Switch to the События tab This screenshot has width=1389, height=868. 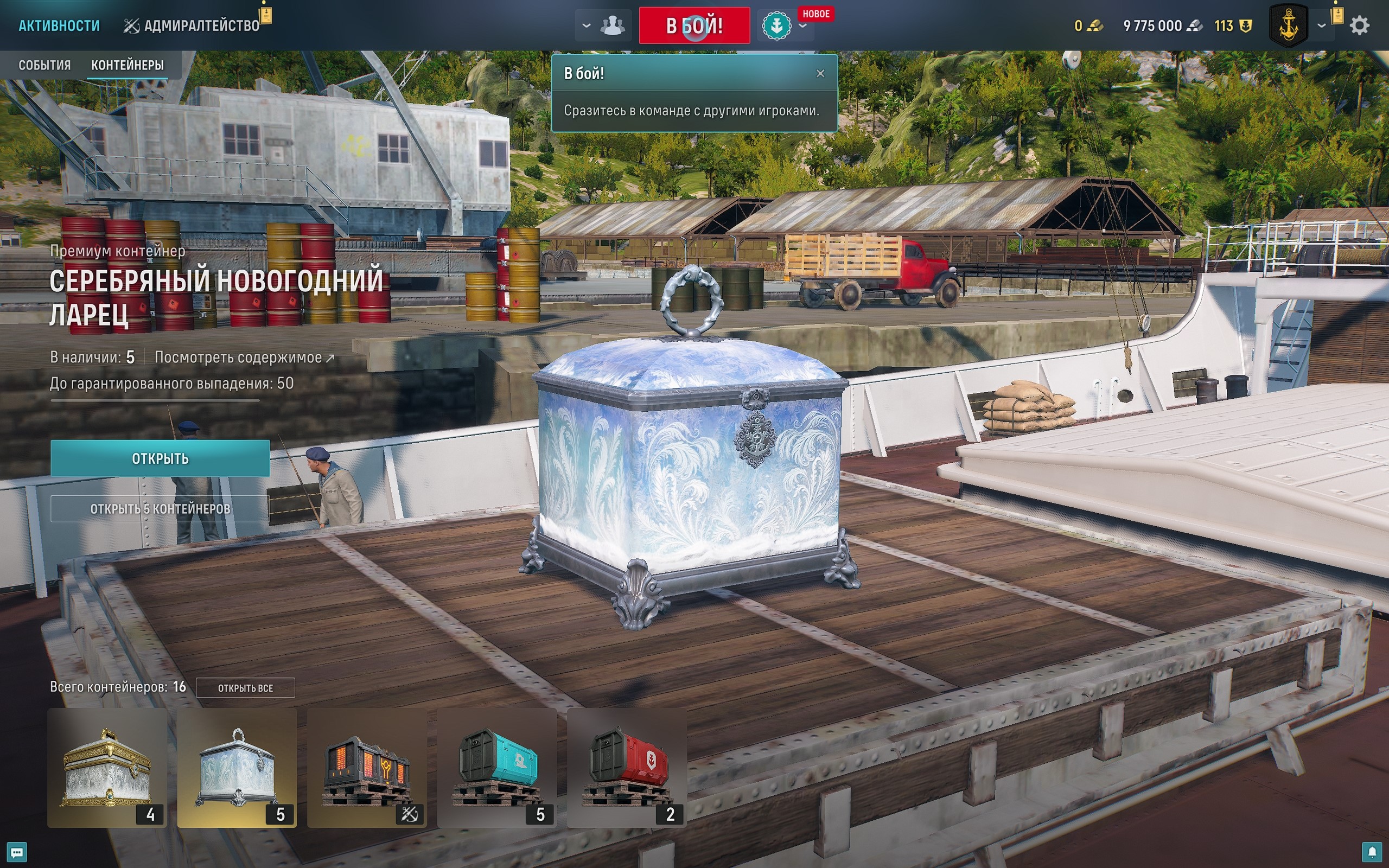click(x=45, y=65)
